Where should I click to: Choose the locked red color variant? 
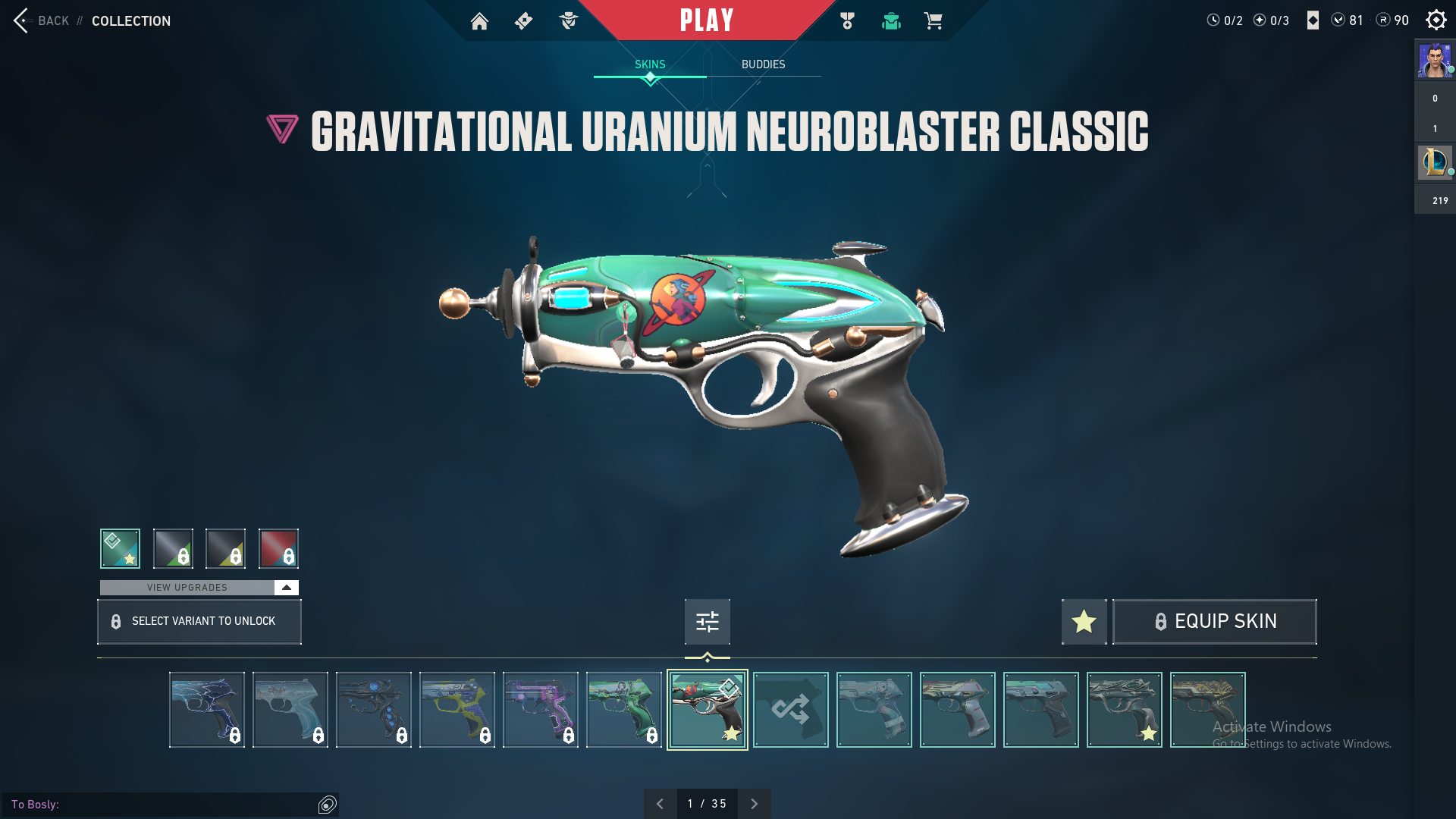[x=278, y=548]
